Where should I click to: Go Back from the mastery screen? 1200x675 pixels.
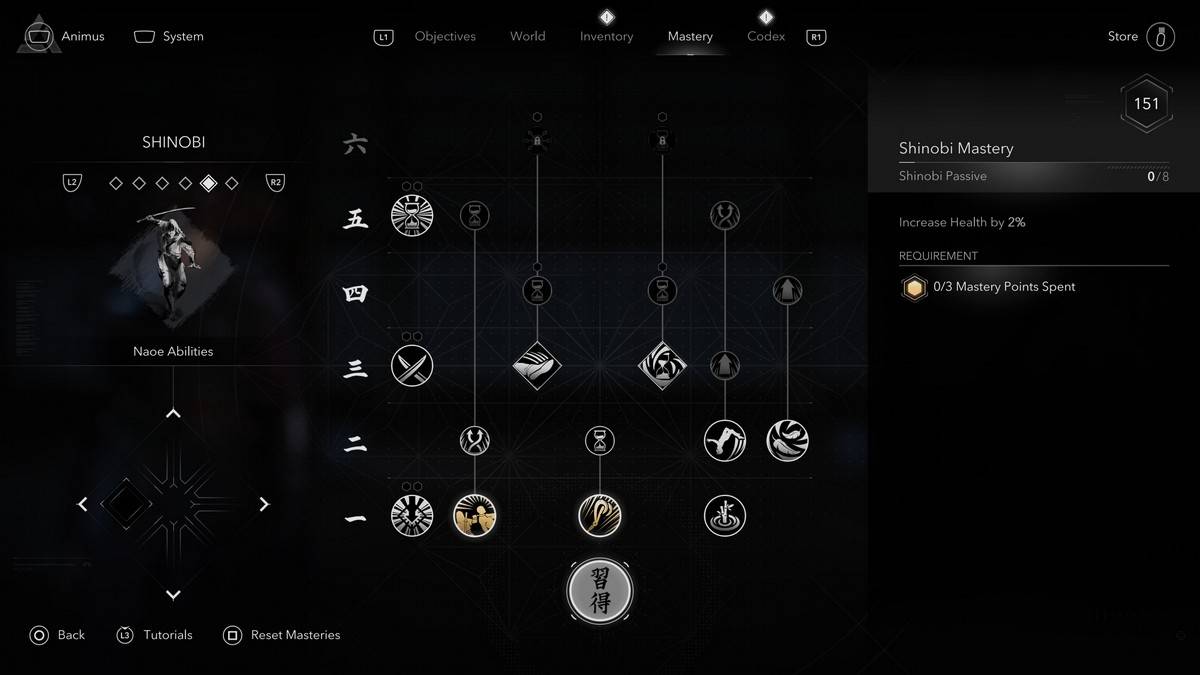point(58,635)
